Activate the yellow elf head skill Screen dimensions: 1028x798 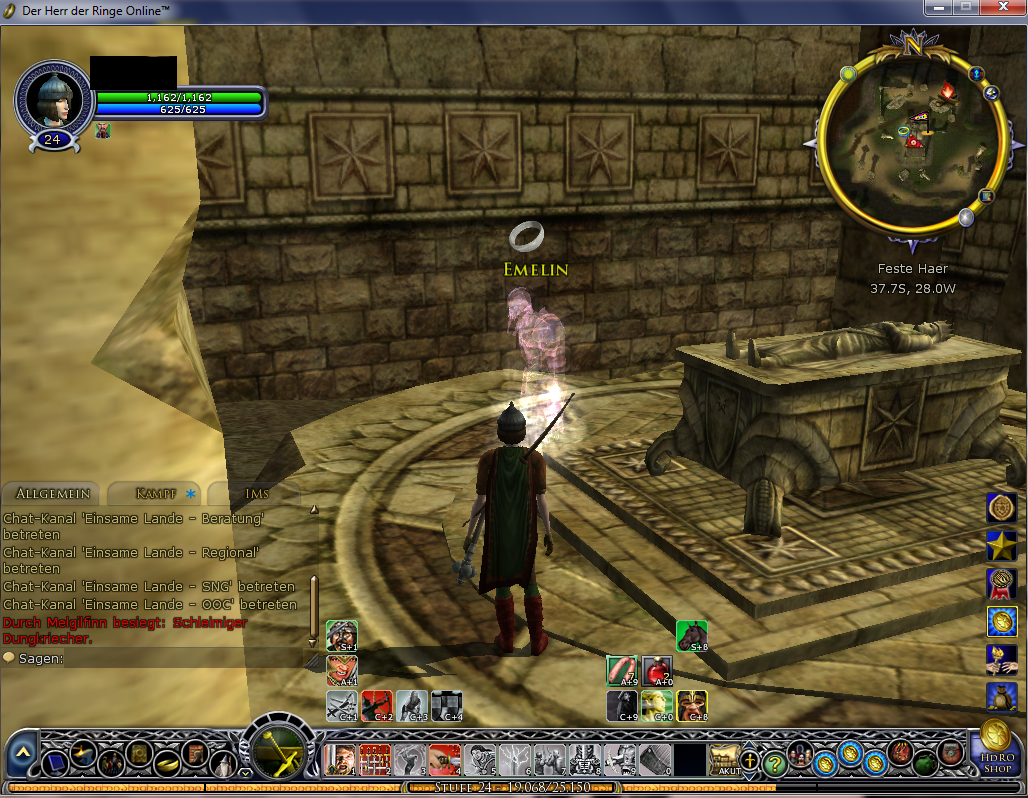point(657,705)
